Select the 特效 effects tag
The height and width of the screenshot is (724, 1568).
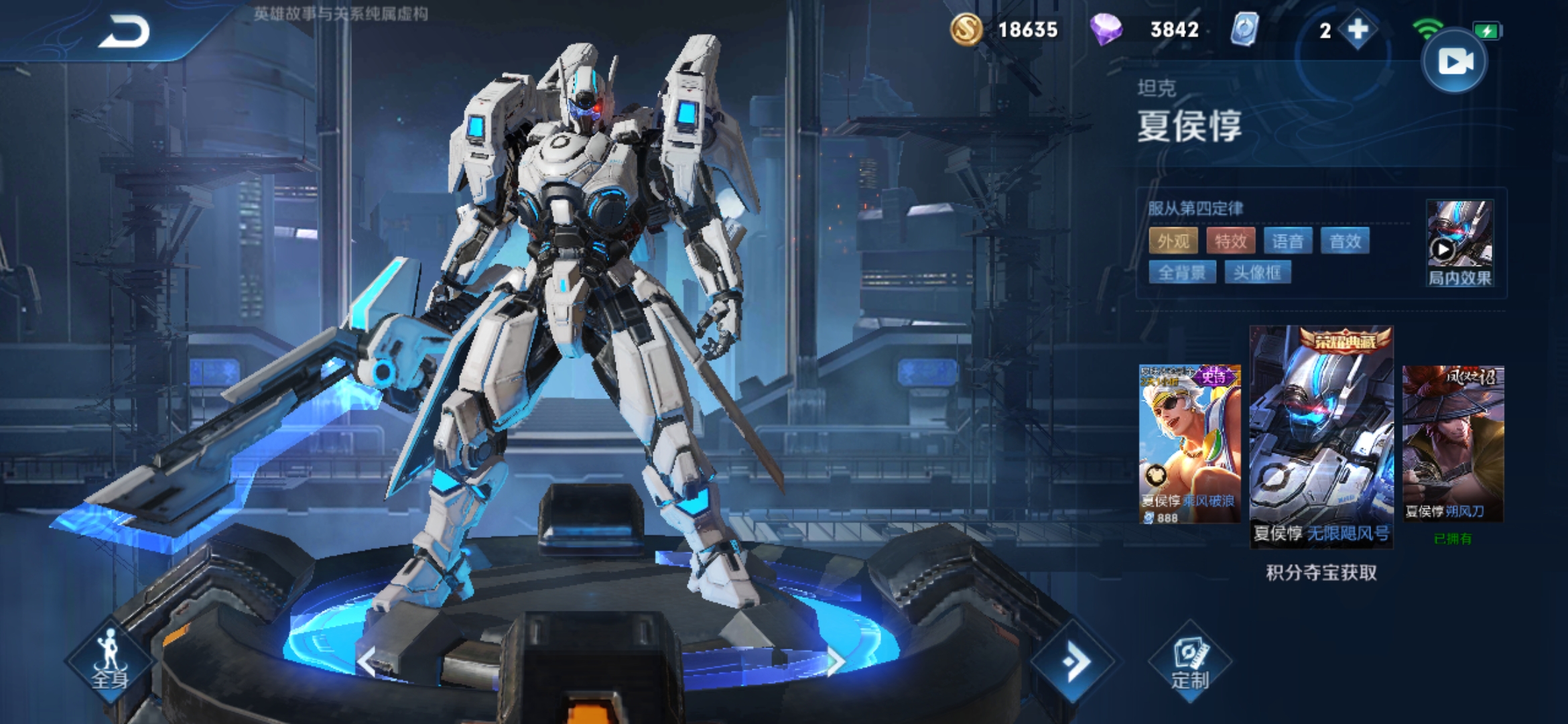pos(1230,241)
